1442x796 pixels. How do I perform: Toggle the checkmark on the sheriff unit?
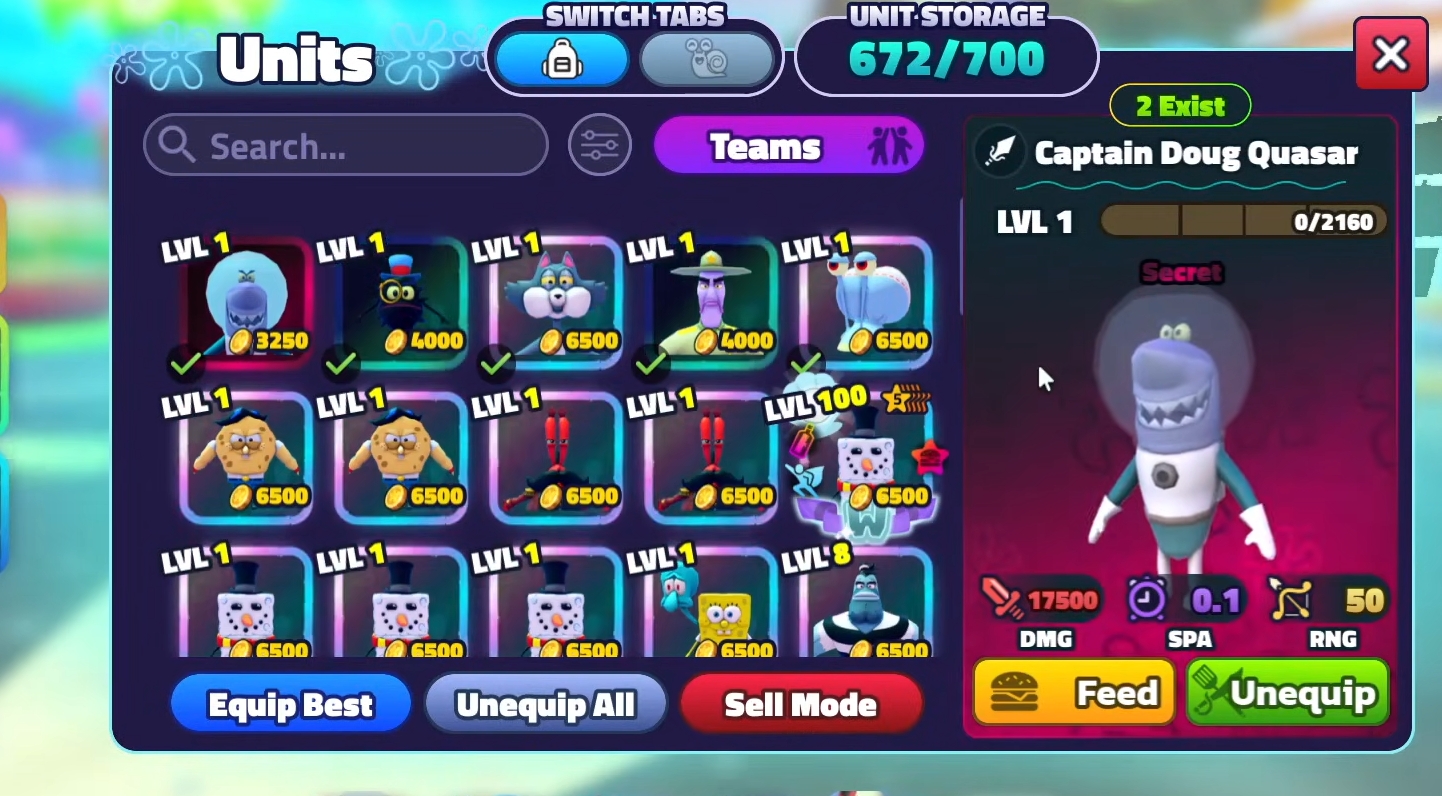[651, 363]
